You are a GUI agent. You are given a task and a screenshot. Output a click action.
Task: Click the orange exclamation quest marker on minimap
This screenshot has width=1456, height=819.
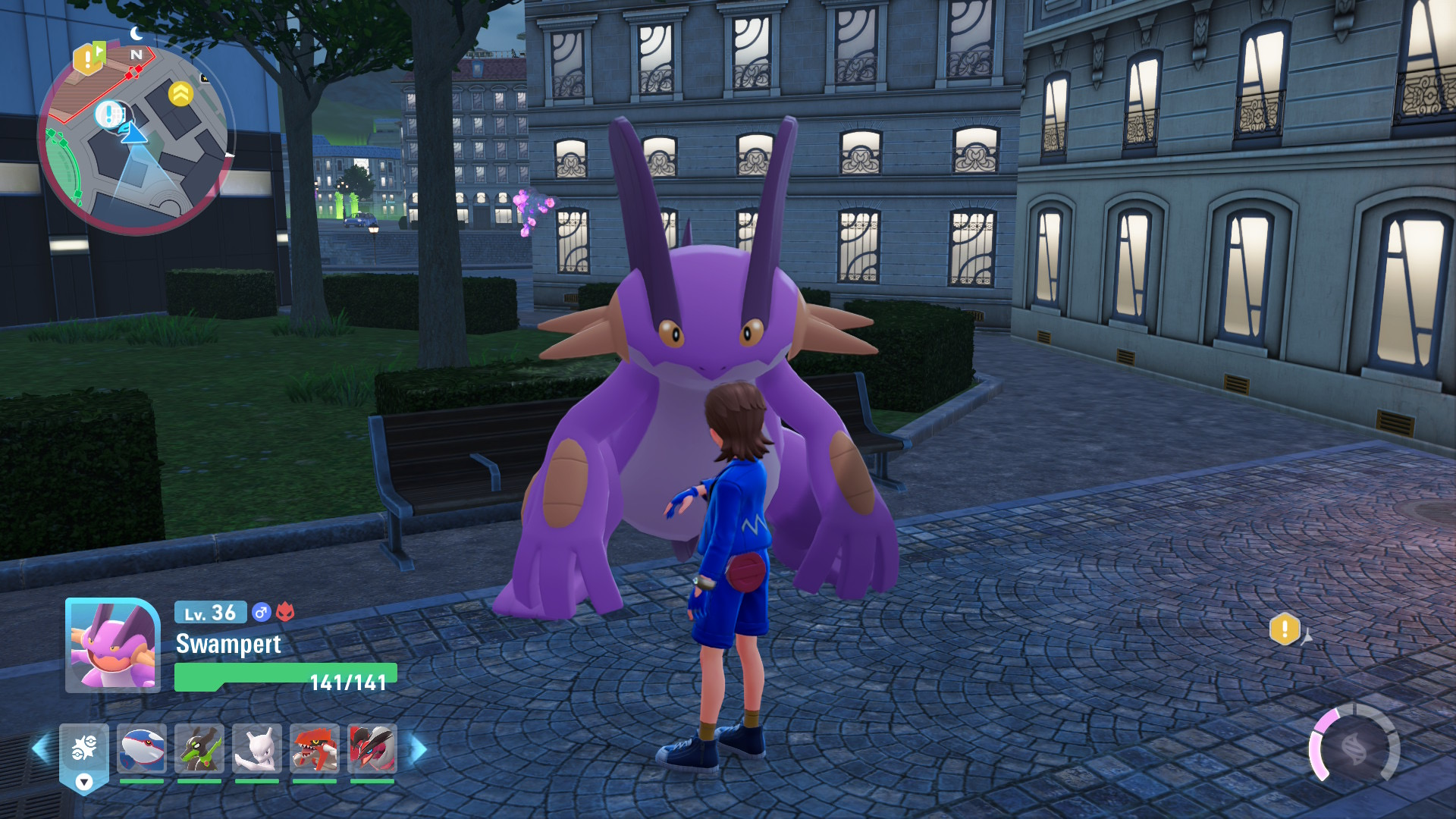[88, 58]
